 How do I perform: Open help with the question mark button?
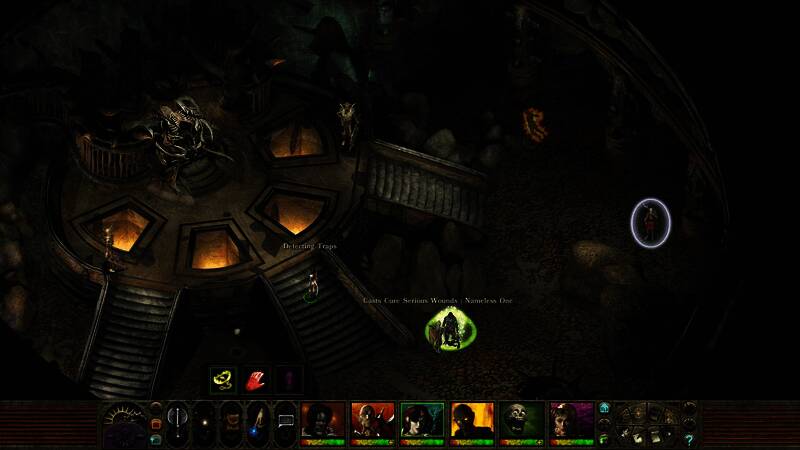pyautogui.click(x=689, y=439)
